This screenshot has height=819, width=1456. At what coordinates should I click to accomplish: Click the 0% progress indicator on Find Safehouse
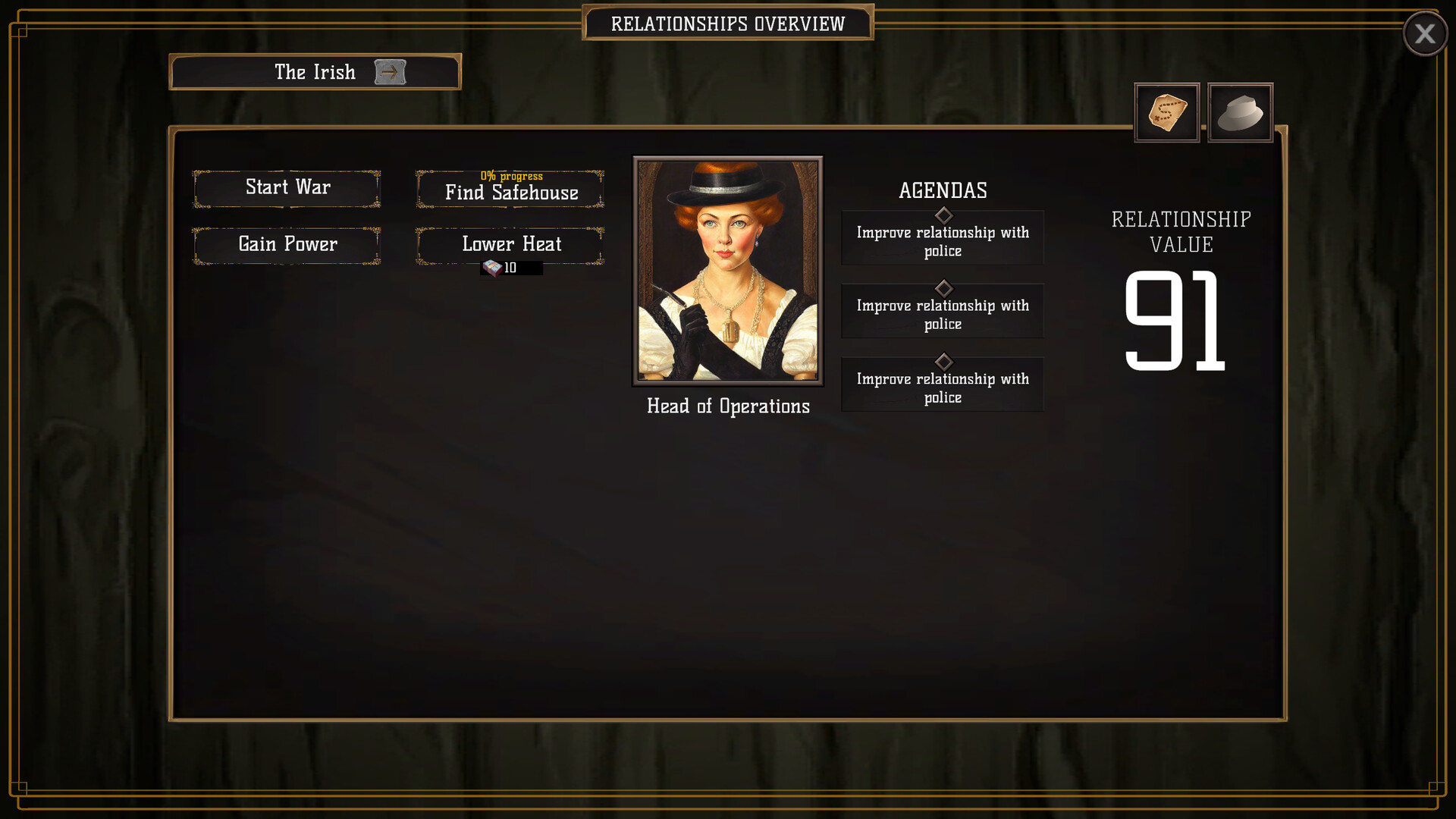coord(510,175)
